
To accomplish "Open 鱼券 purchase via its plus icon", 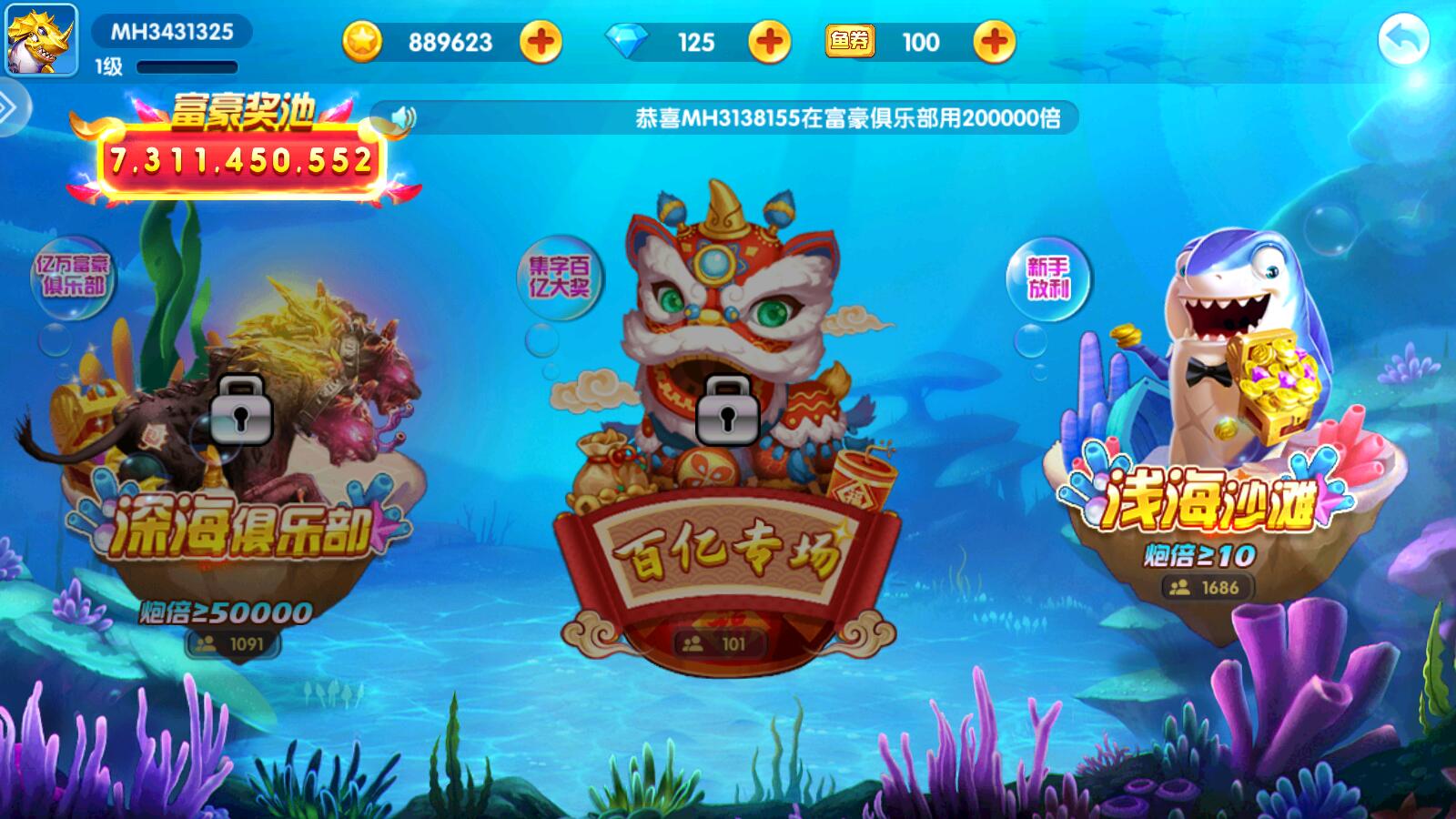I will click(x=989, y=40).
